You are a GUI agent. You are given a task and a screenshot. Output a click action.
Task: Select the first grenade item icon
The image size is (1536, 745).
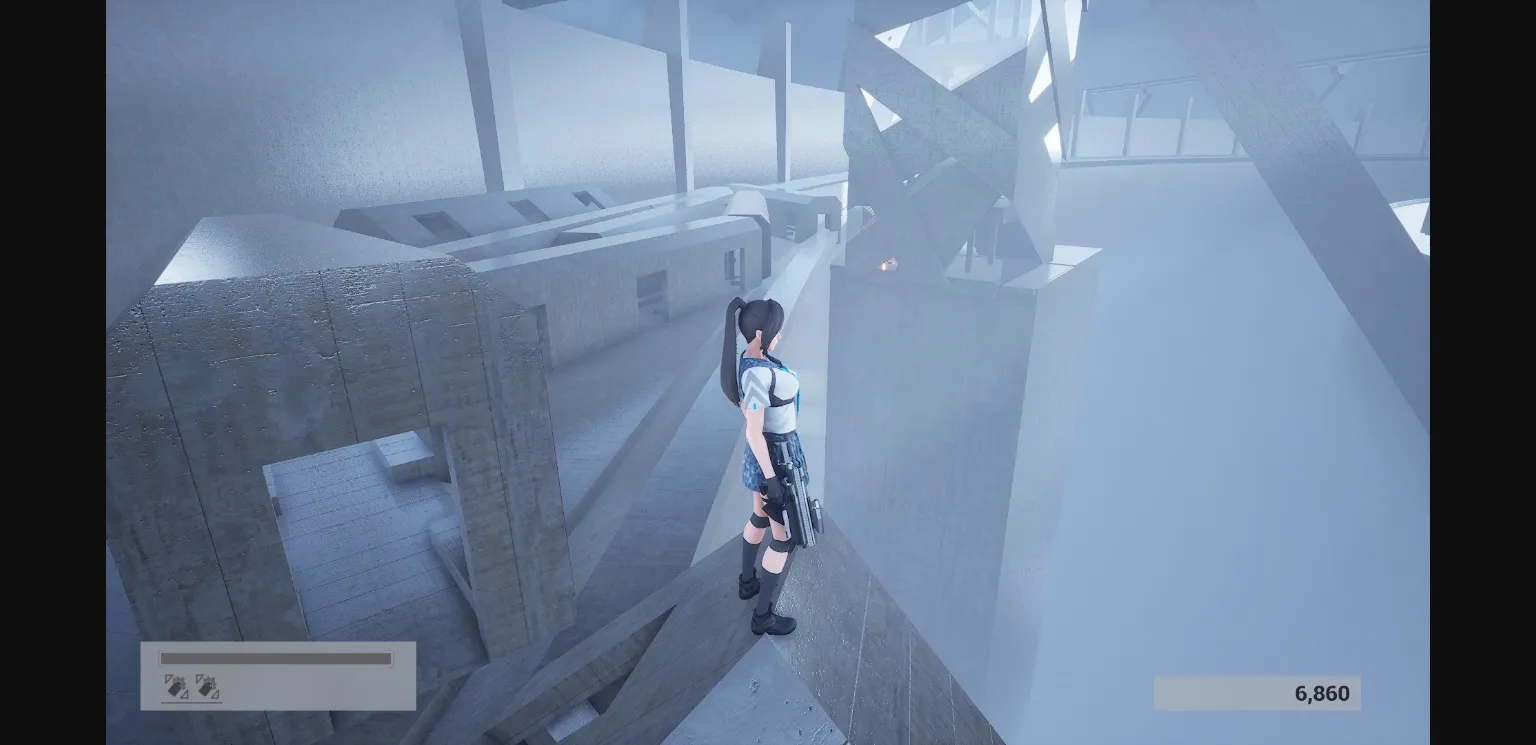(x=176, y=685)
